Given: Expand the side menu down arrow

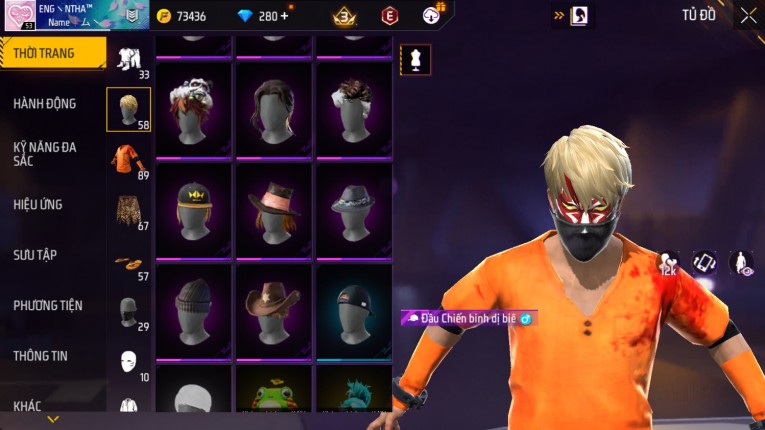Looking at the screenshot, I should tap(53, 419).
